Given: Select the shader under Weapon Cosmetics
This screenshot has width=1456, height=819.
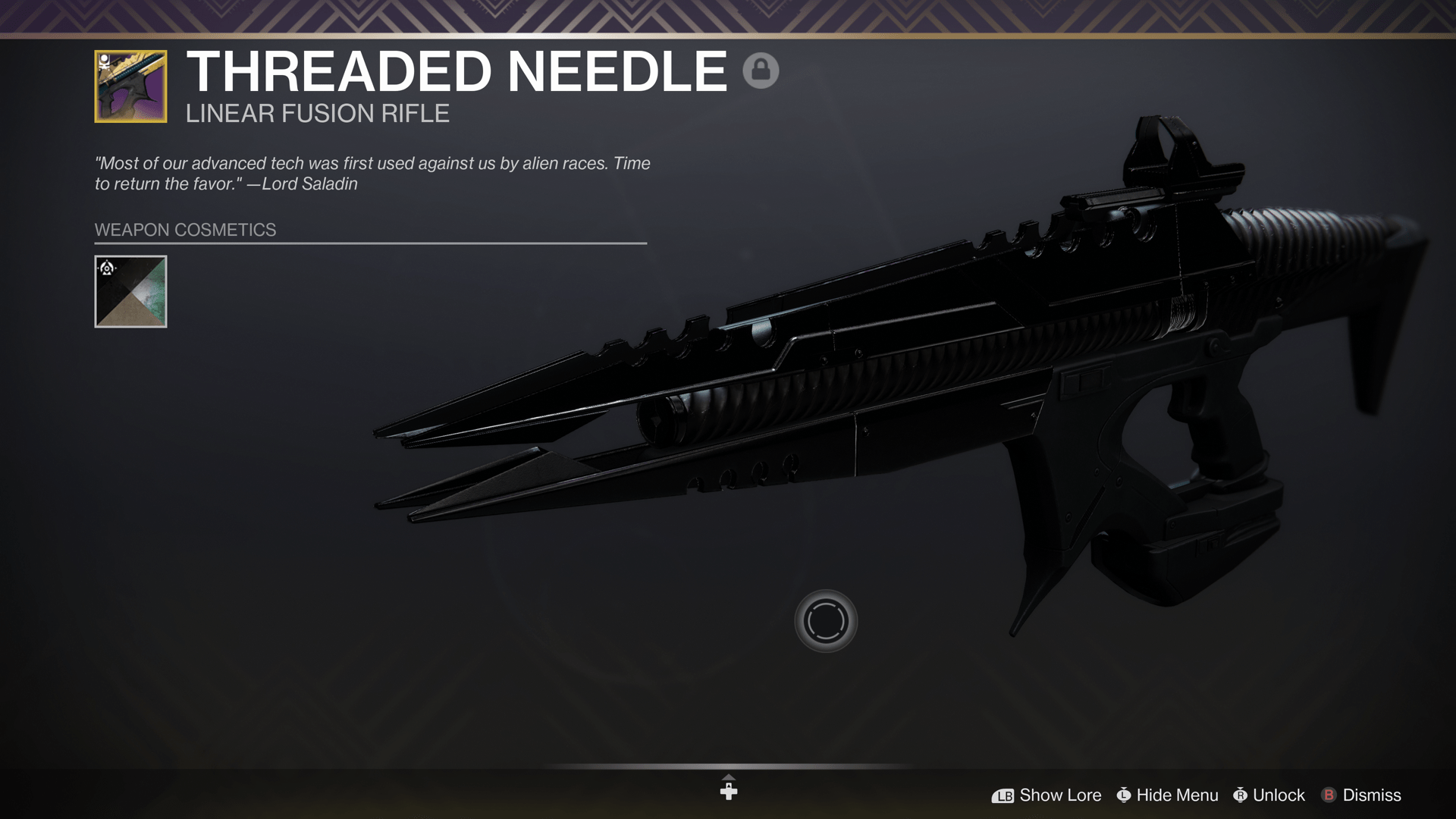Looking at the screenshot, I should tap(130, 290).
